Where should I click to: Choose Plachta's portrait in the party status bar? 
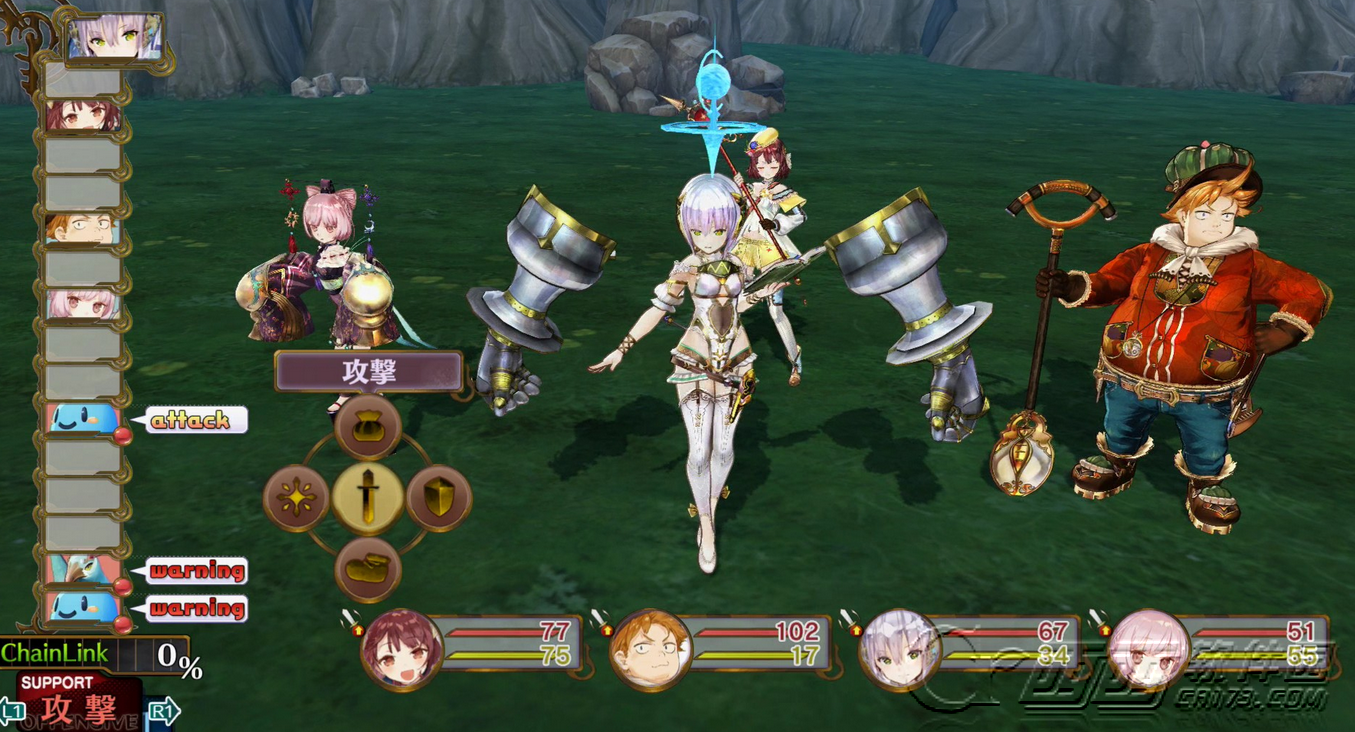(x=899, y=649)
